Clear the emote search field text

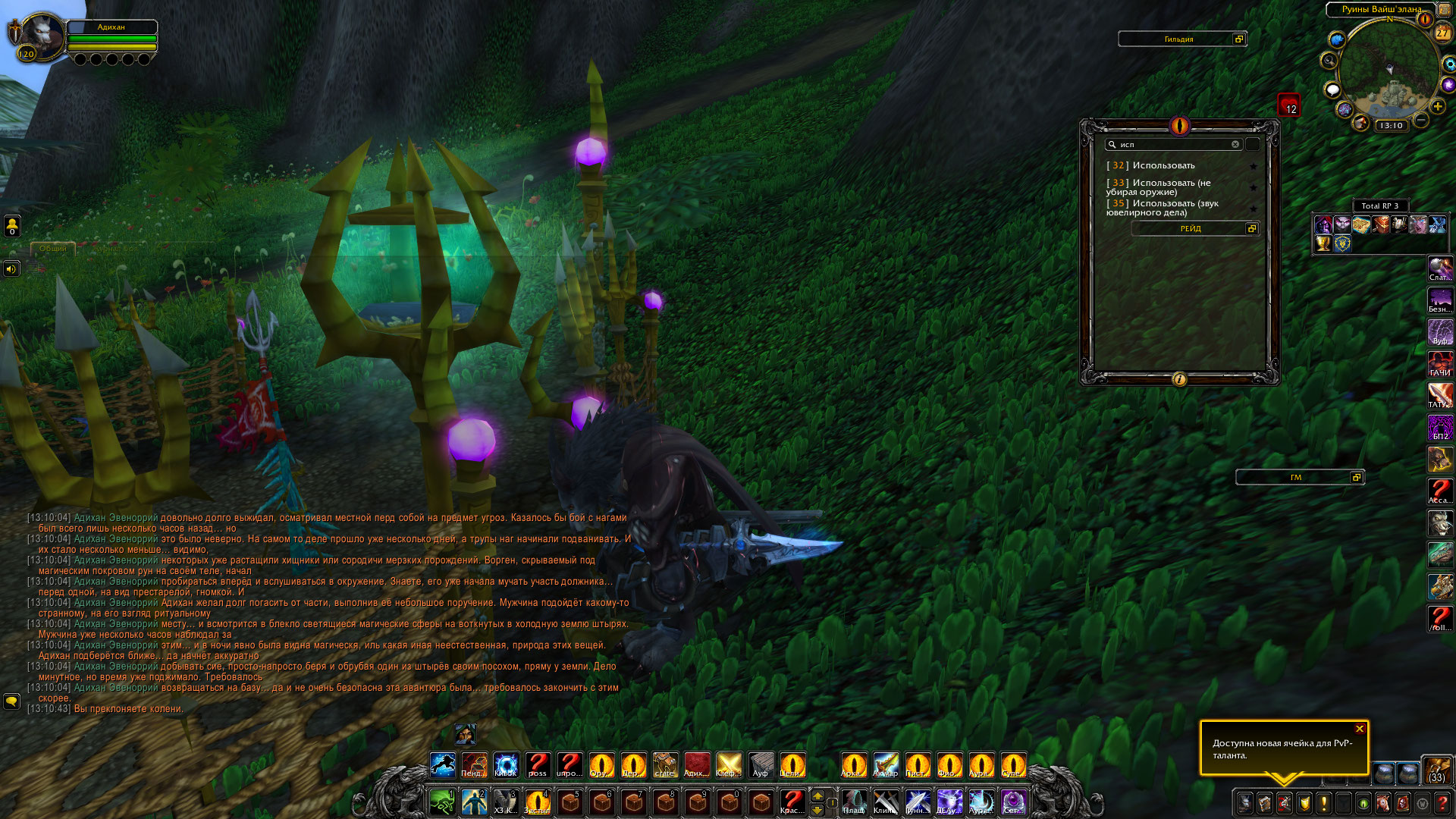pyautogui.click(x=1235, y=144)
